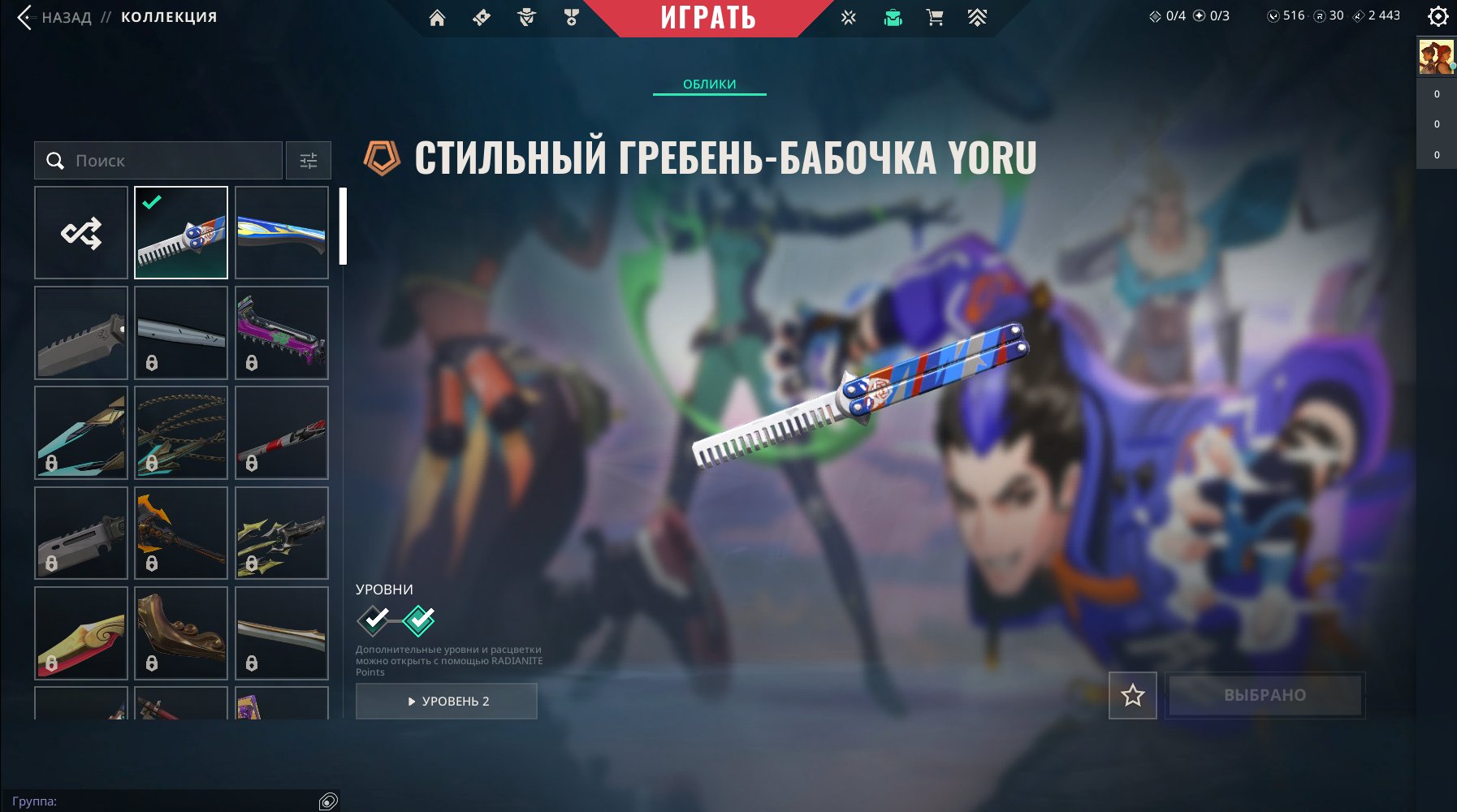The width and height of the screenshot is (1457, 812).
Task: Click the ВЫБРАНО button
Action: [x=1264, y=695]
